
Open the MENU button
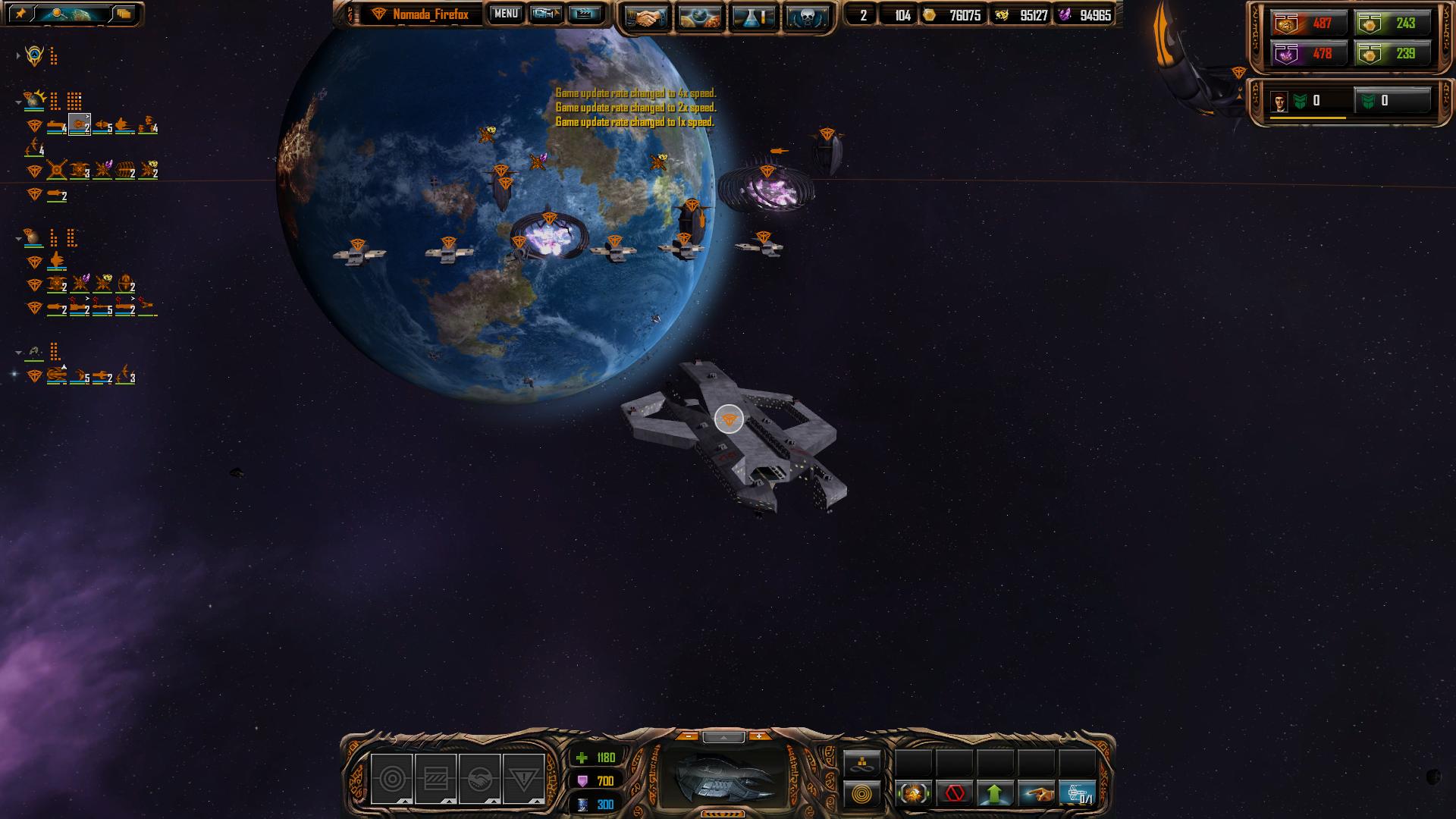click(505, 14)
